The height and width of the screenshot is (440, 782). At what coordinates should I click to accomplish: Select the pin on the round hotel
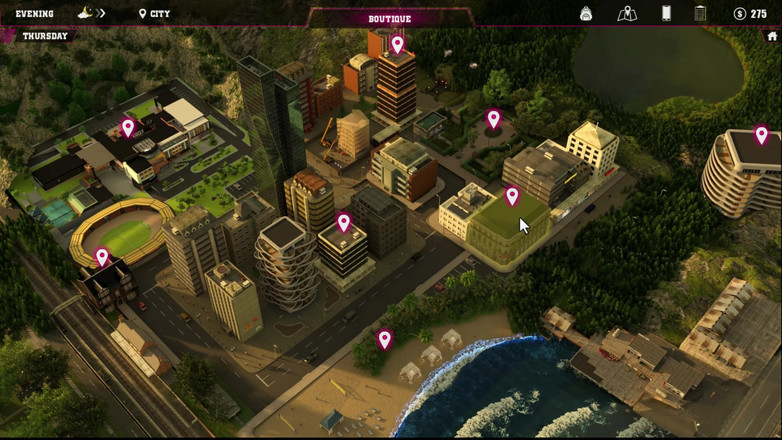761,134
